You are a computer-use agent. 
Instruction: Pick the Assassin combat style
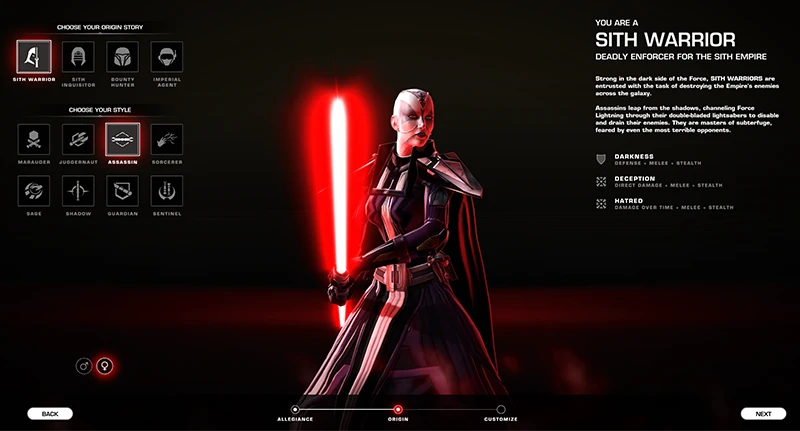tap(122, 139)
